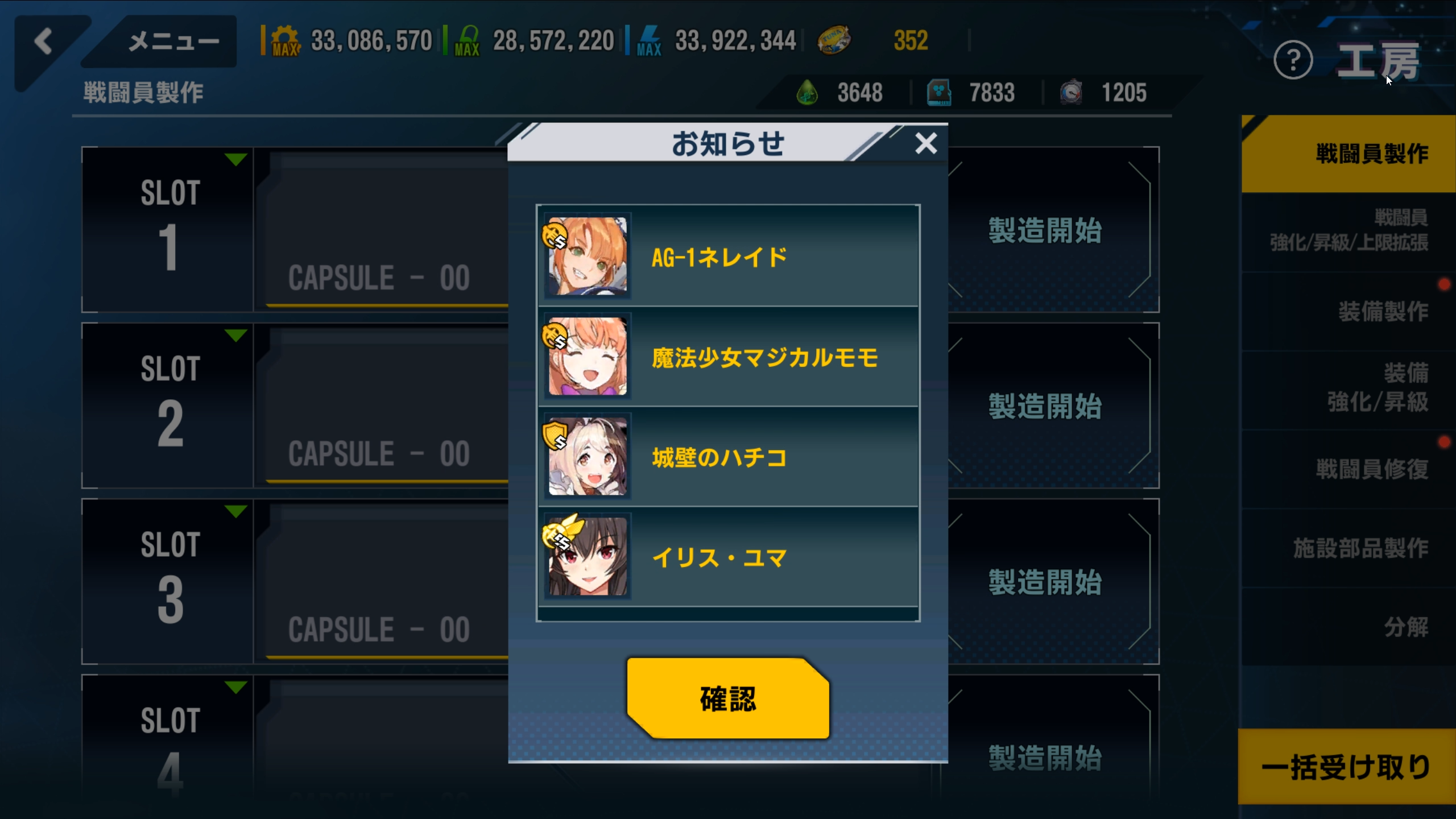This screenshot has width=1456, height=819.
Task: Select 城壁のハチコ in the list
Action: click(x=728, y=457)
